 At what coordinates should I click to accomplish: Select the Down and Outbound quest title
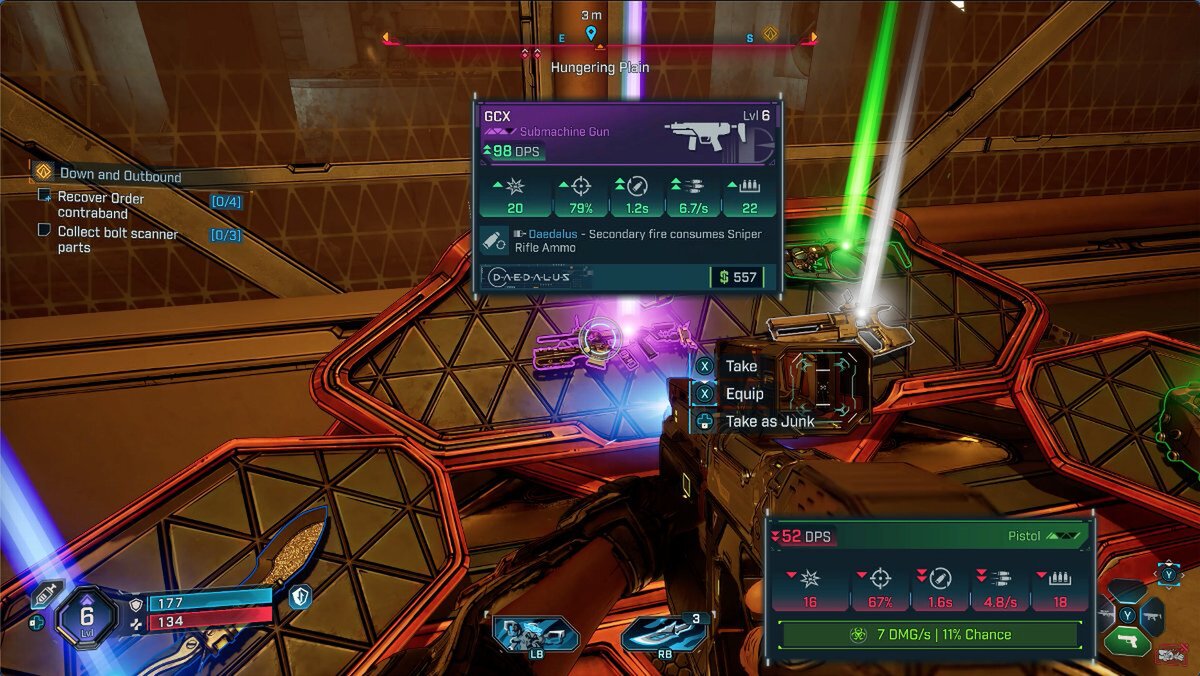pos(120,176)
